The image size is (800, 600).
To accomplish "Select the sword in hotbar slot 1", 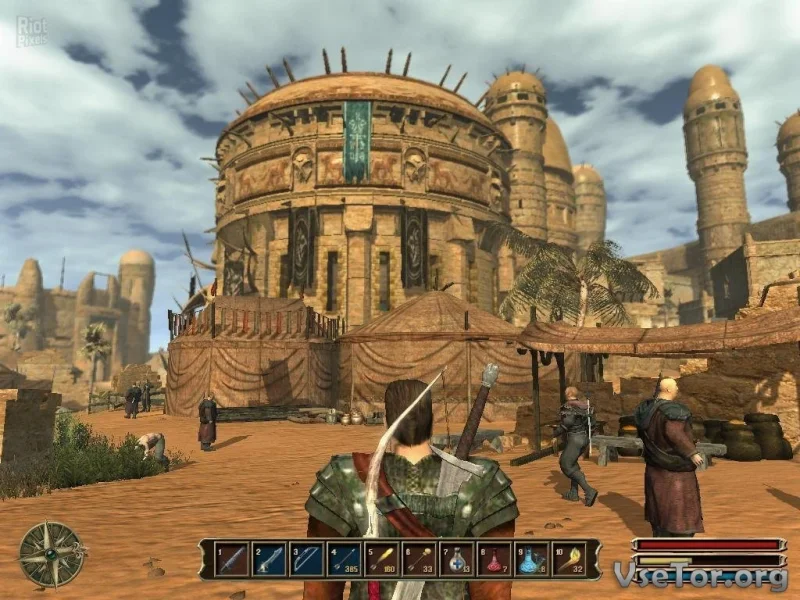I will [232, 560].
